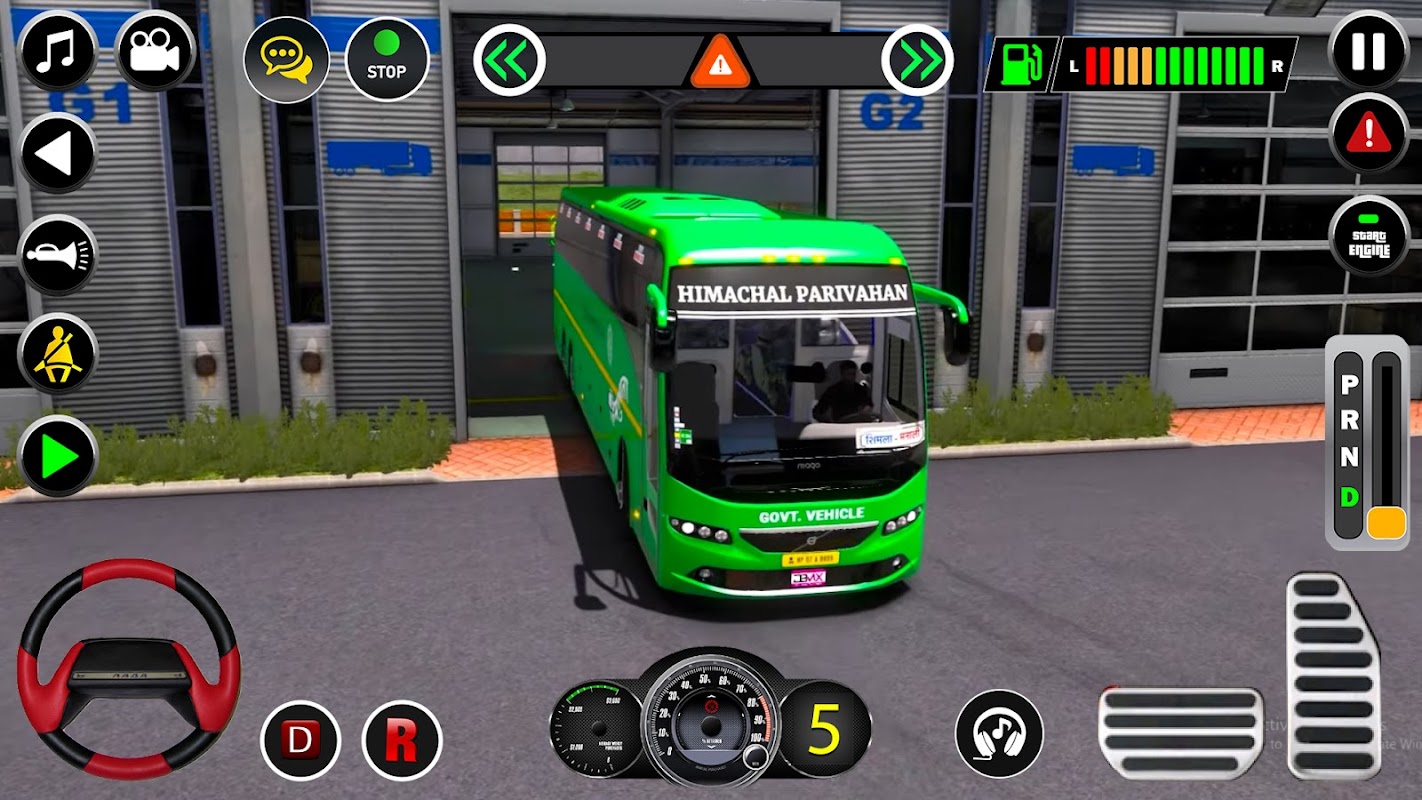Activate the left turn indicator arrows
1422x800 pixels.
click(x=509, y=60)
